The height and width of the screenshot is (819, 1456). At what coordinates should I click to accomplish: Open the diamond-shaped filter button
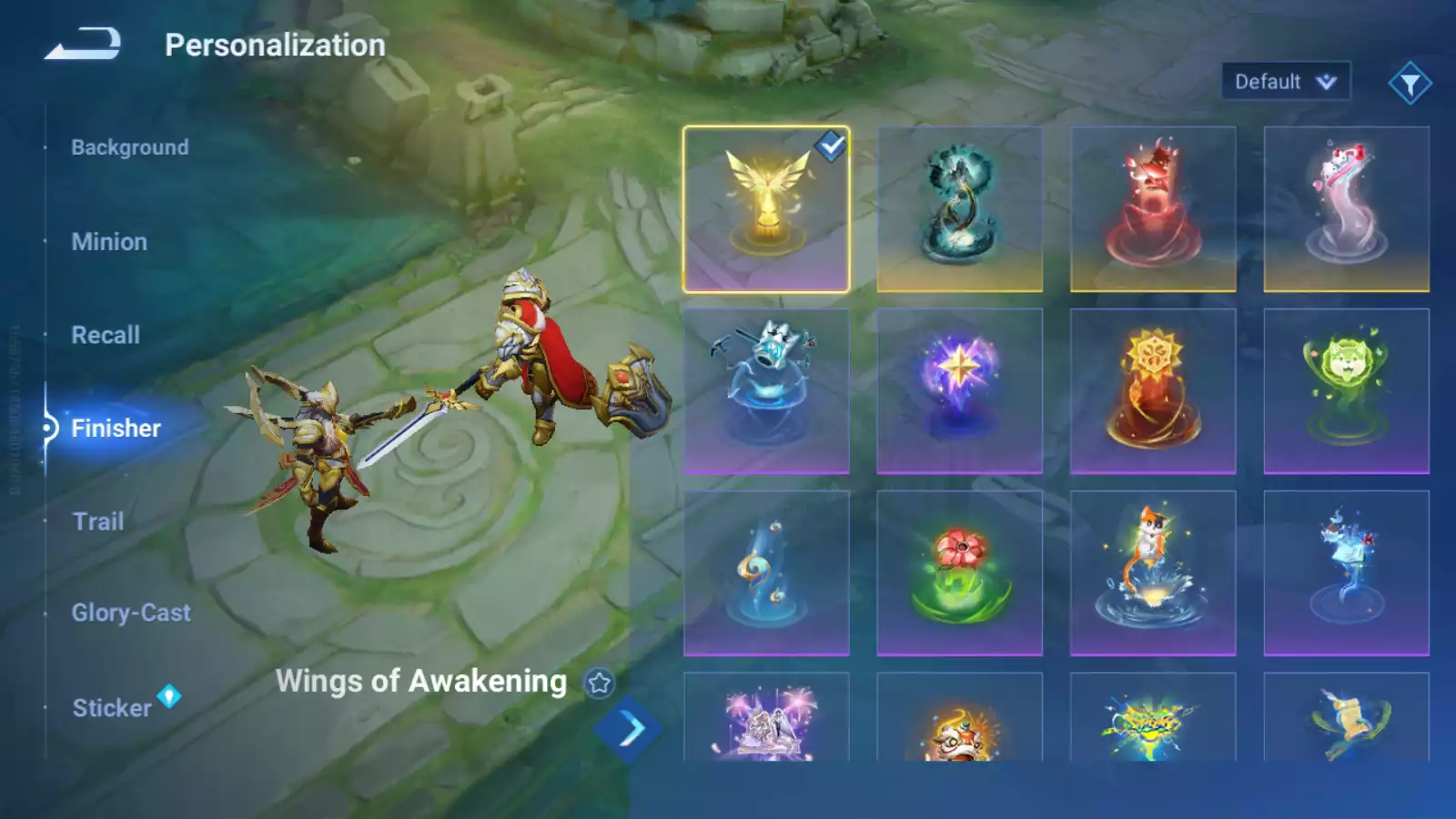pos(1410,84)
